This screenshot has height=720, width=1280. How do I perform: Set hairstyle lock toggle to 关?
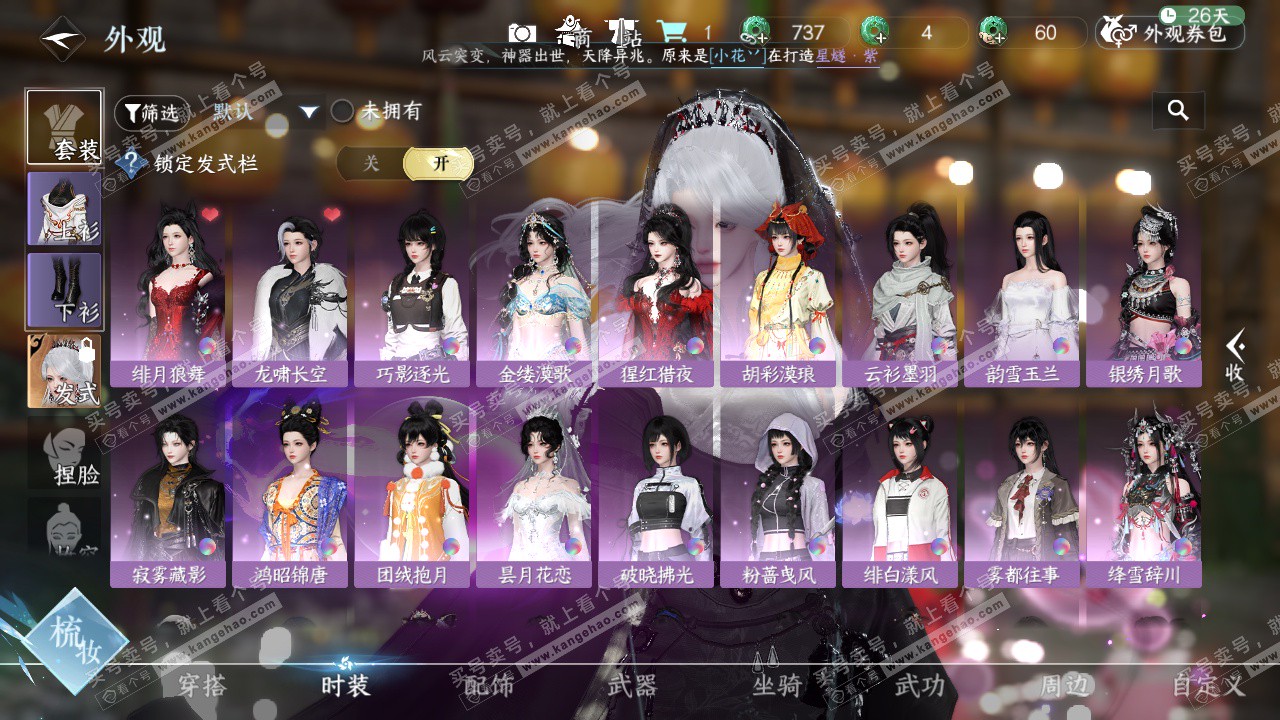[x=371, y=163]
